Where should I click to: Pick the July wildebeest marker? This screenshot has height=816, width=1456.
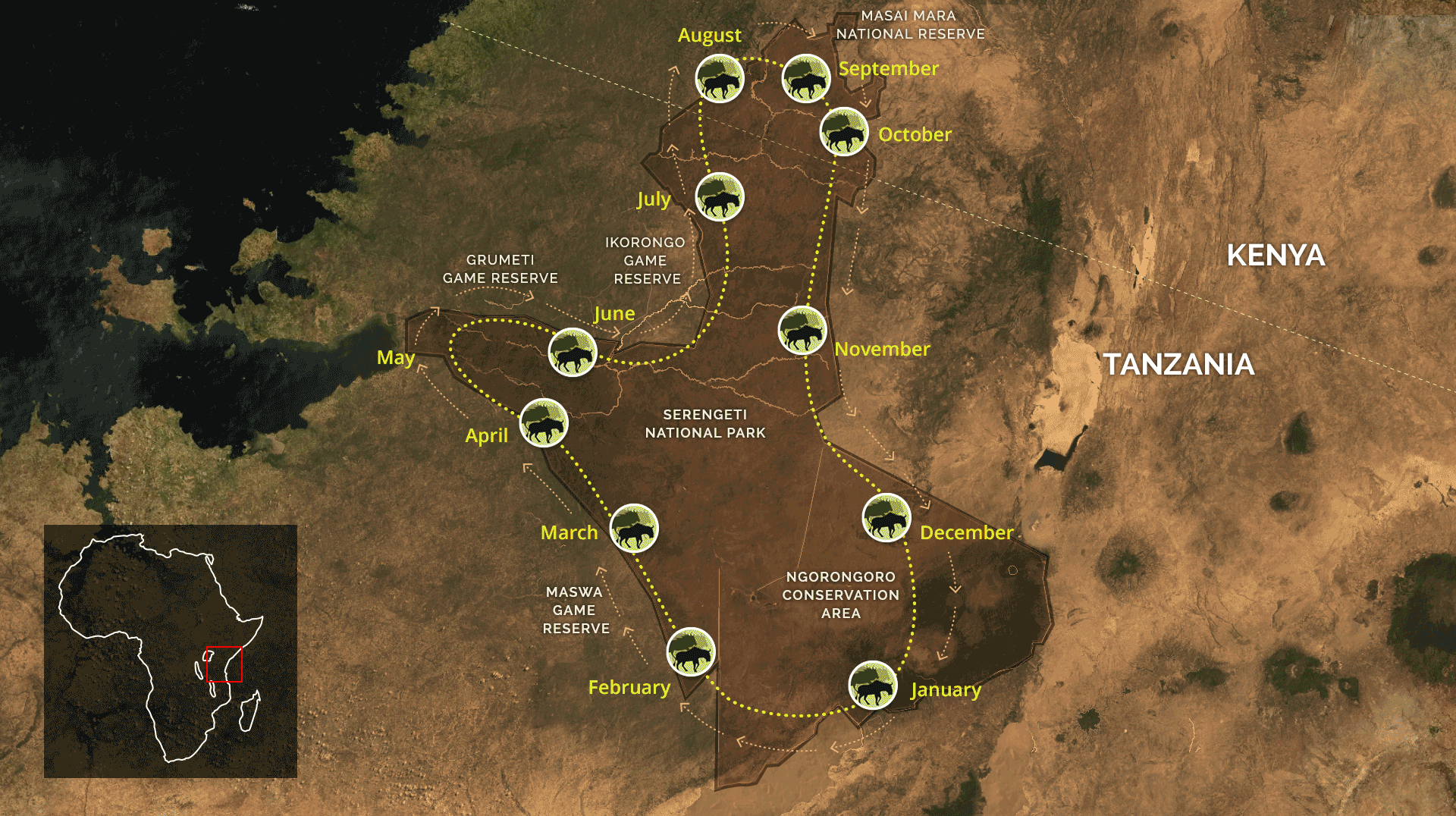point(720,197)
